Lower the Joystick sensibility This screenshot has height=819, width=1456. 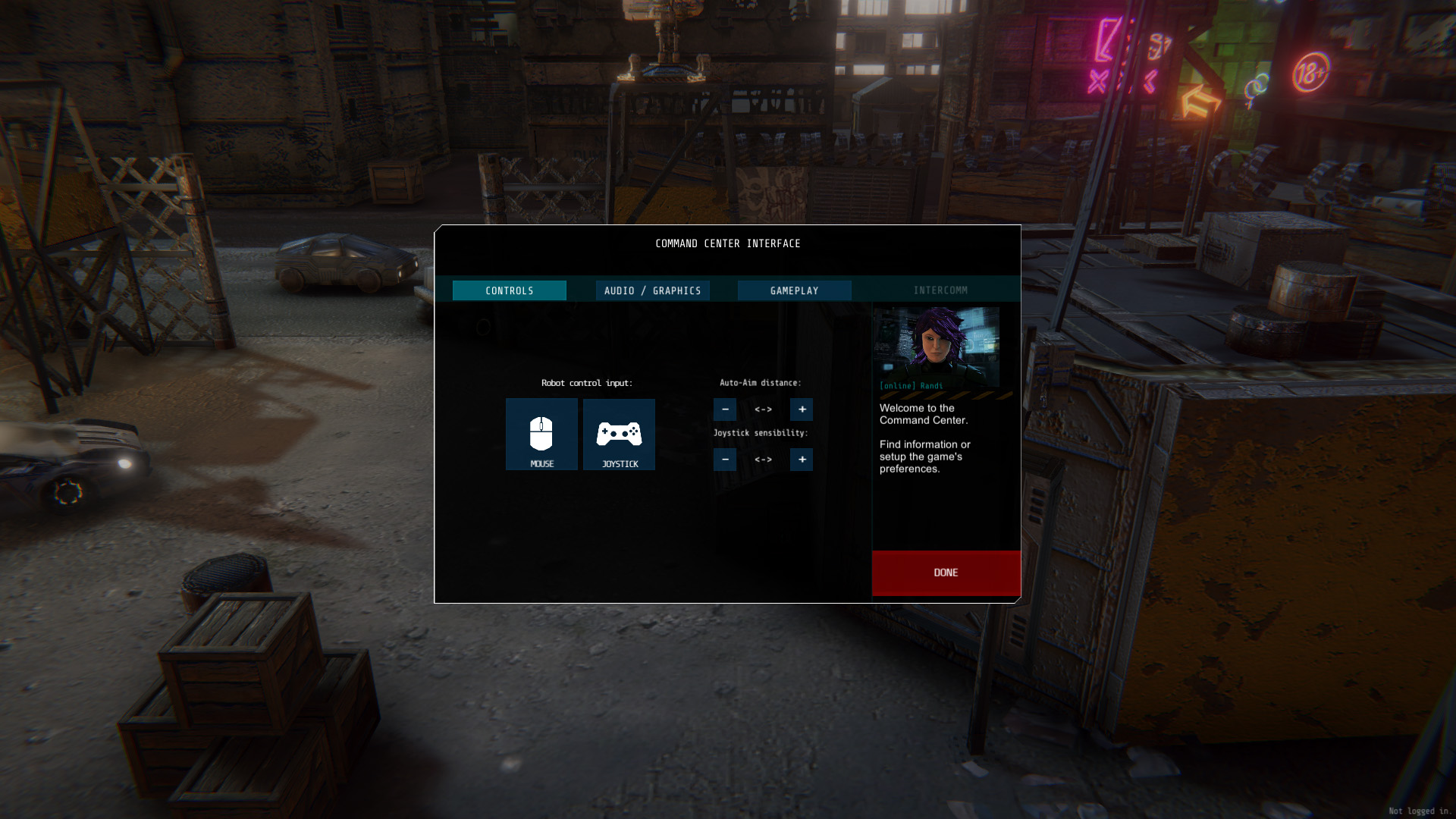coord(725,460)
